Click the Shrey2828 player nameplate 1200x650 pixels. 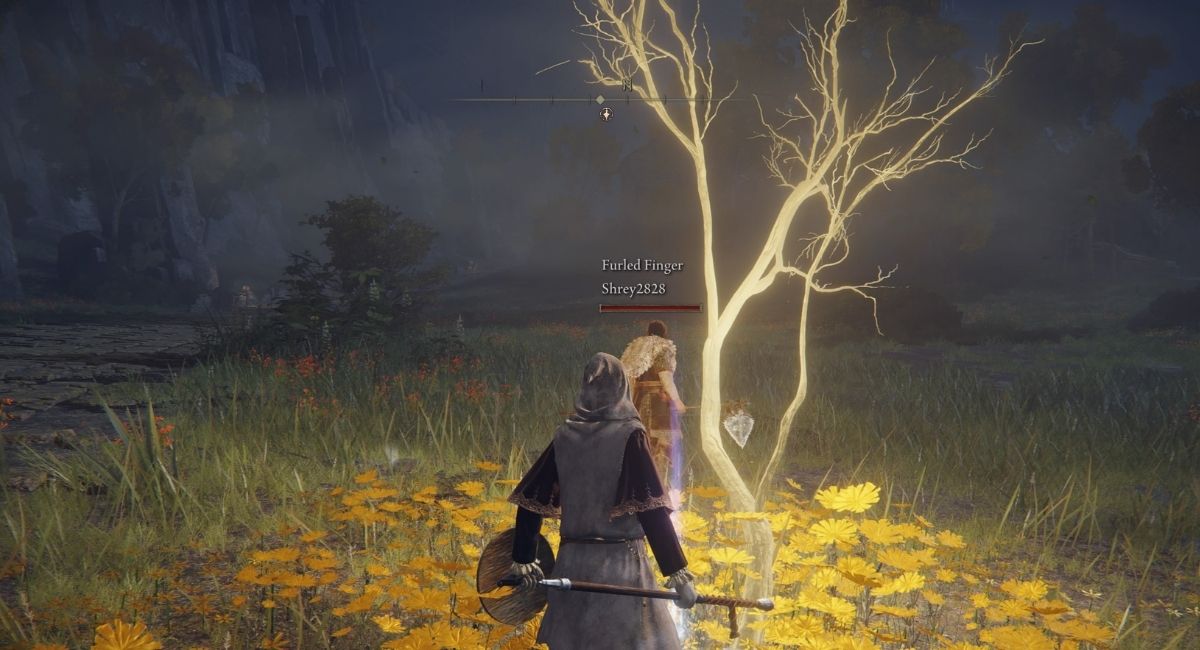tap(633, 289)
